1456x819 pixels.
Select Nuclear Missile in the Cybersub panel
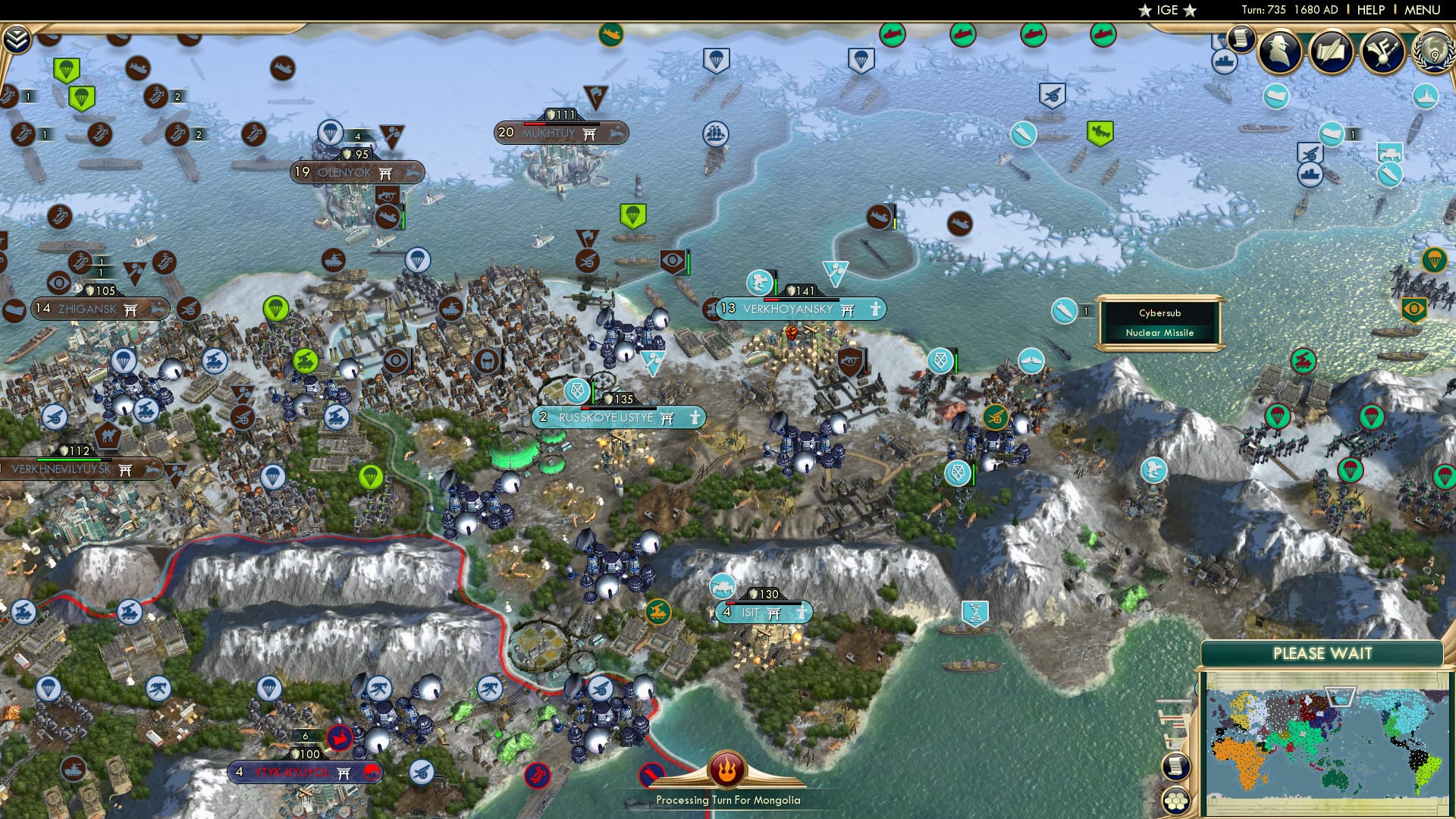[x=1159, y=332]
